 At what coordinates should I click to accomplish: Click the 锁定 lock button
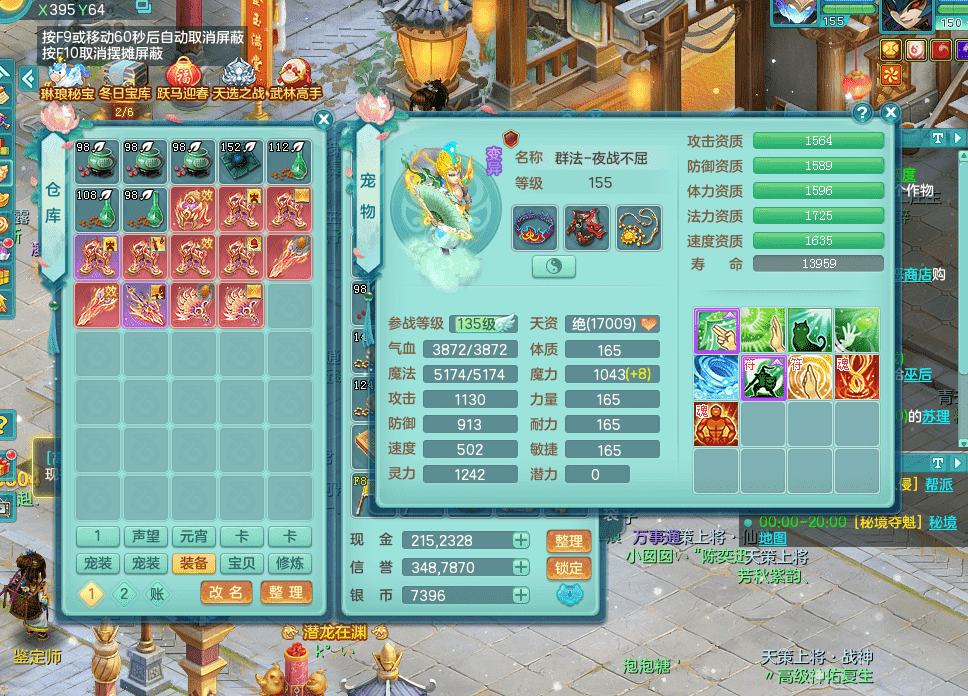(568, 568)
